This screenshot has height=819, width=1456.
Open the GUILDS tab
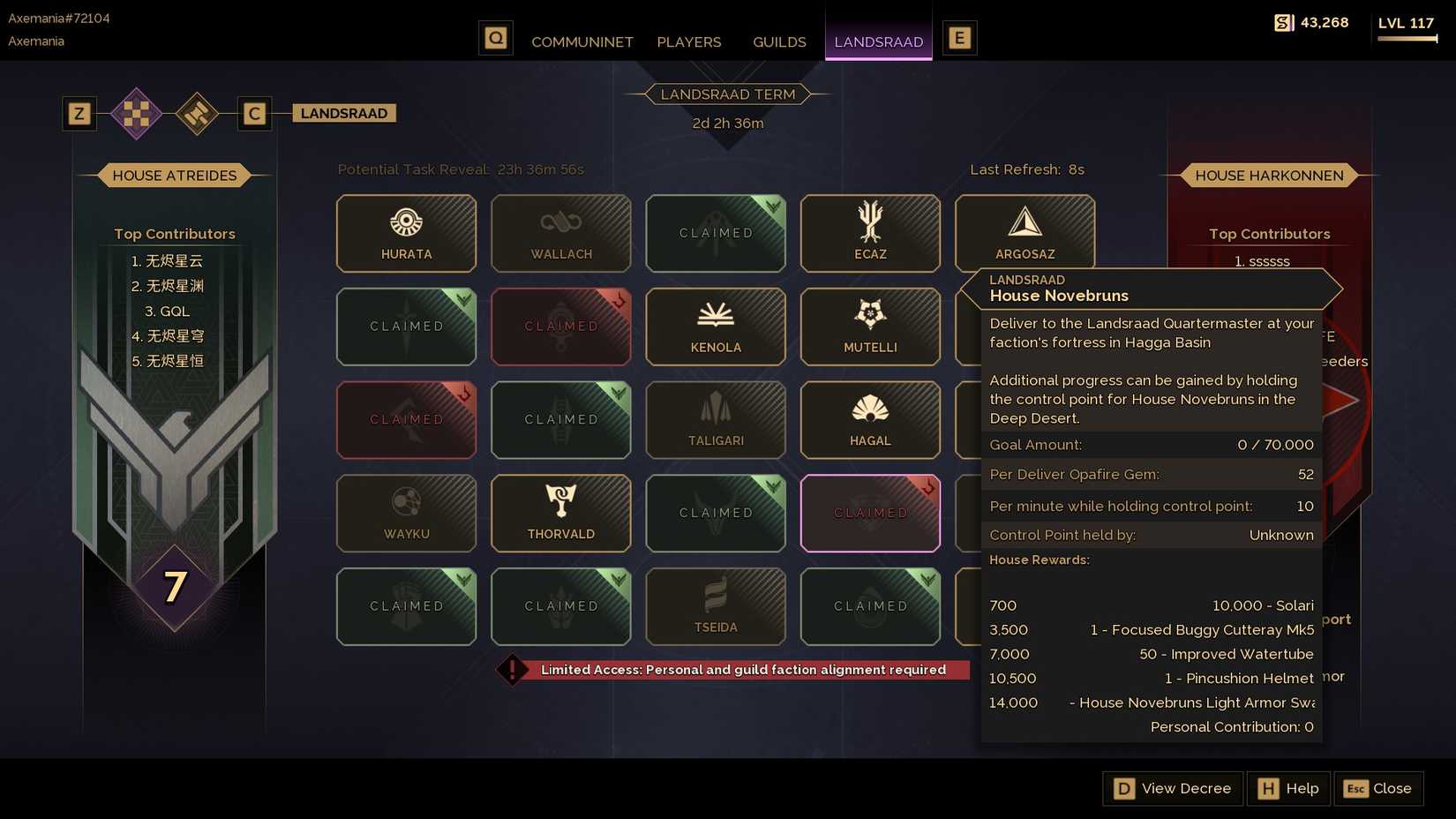tap(778, 41)
